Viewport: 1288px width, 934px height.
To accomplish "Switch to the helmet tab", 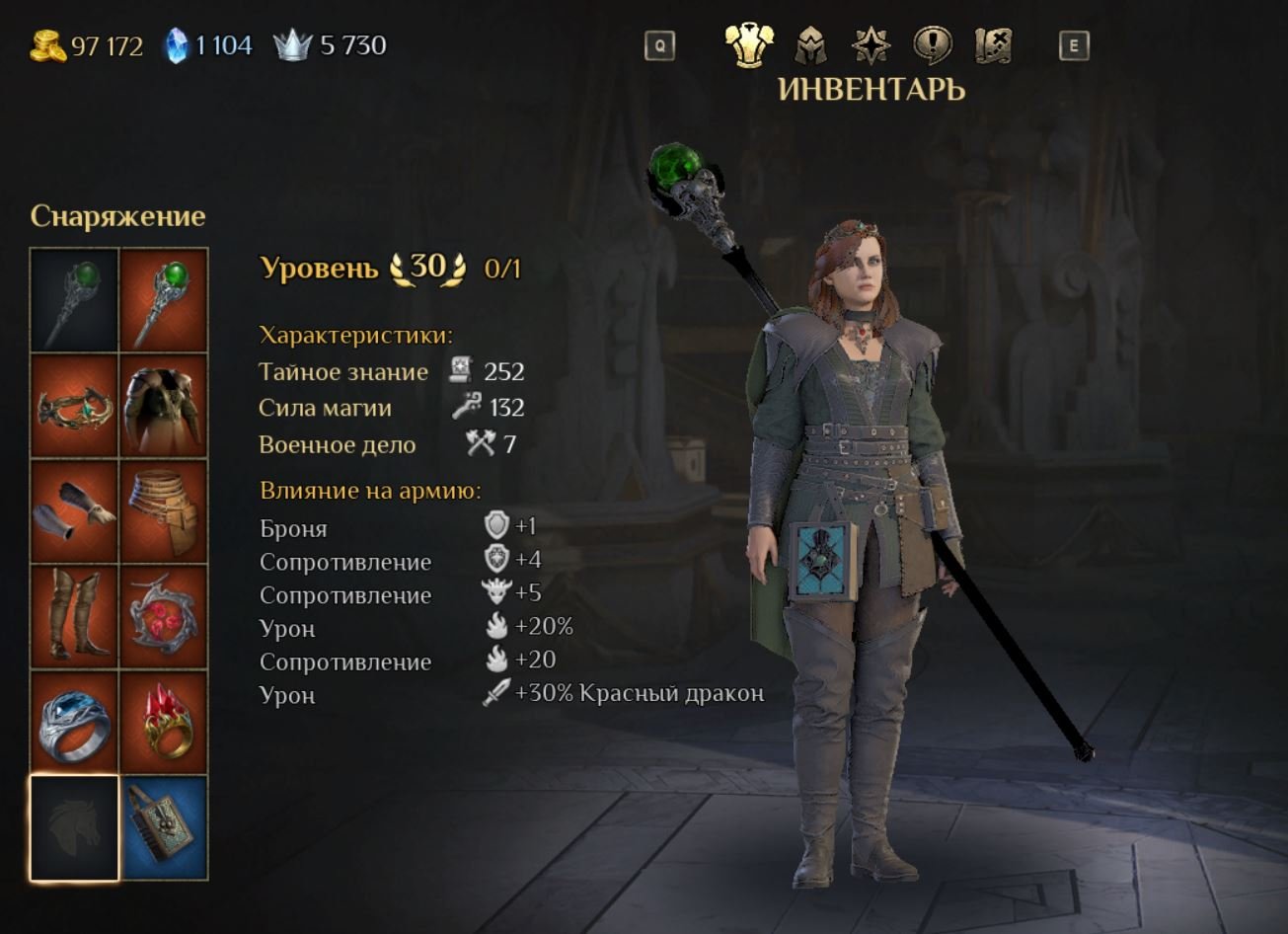I will click(x=810, y=45).
